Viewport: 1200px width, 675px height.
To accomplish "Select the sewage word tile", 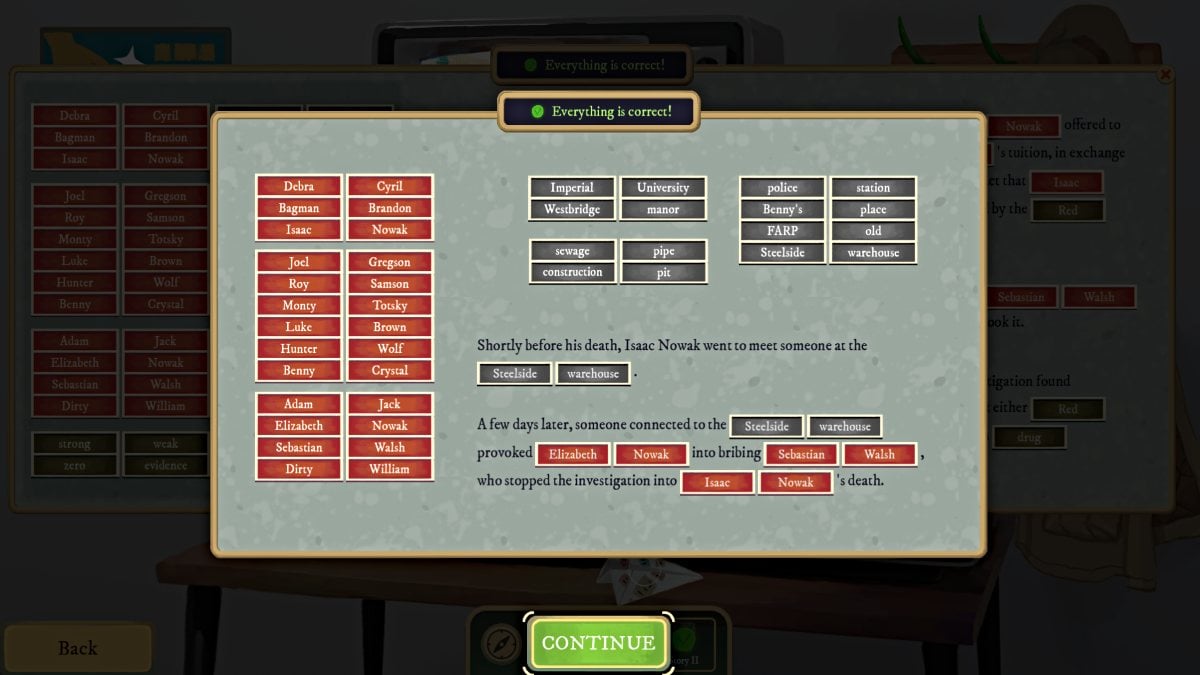I will tap(572, 251).
